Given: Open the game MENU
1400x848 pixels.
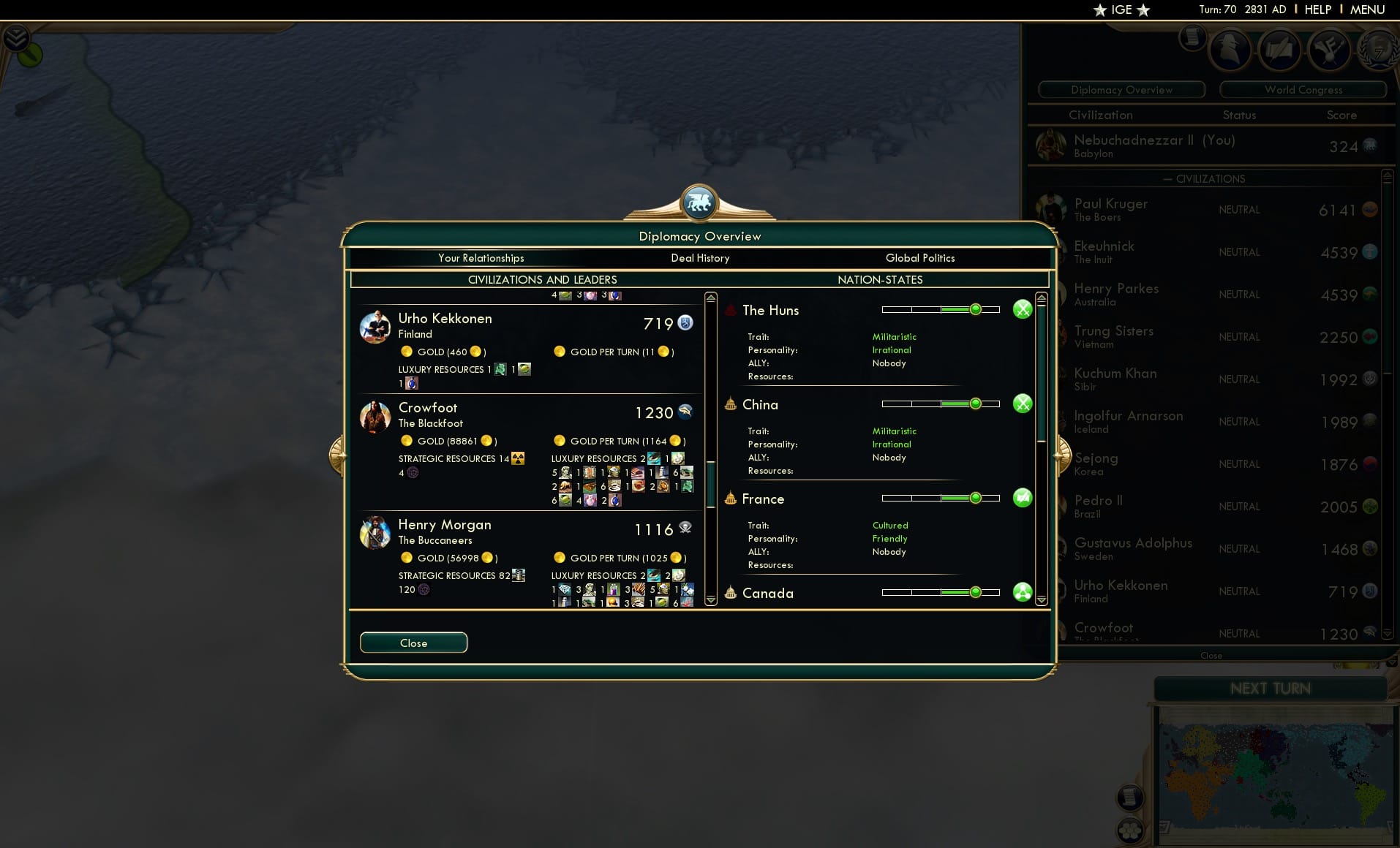Looking at the screenshot, I should click(x=1366, y=10).
